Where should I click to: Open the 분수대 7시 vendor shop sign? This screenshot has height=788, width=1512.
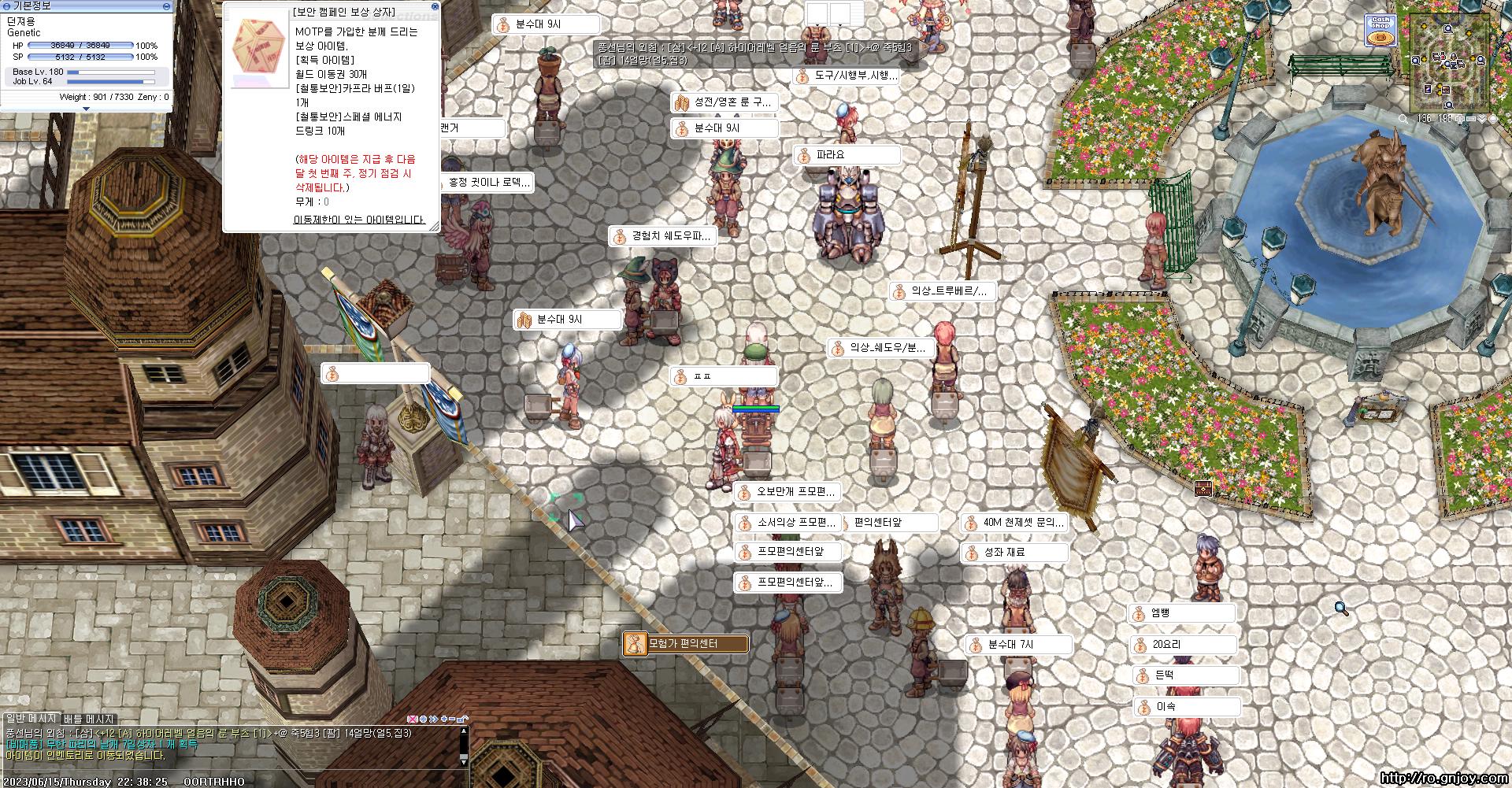[1018, 645]
